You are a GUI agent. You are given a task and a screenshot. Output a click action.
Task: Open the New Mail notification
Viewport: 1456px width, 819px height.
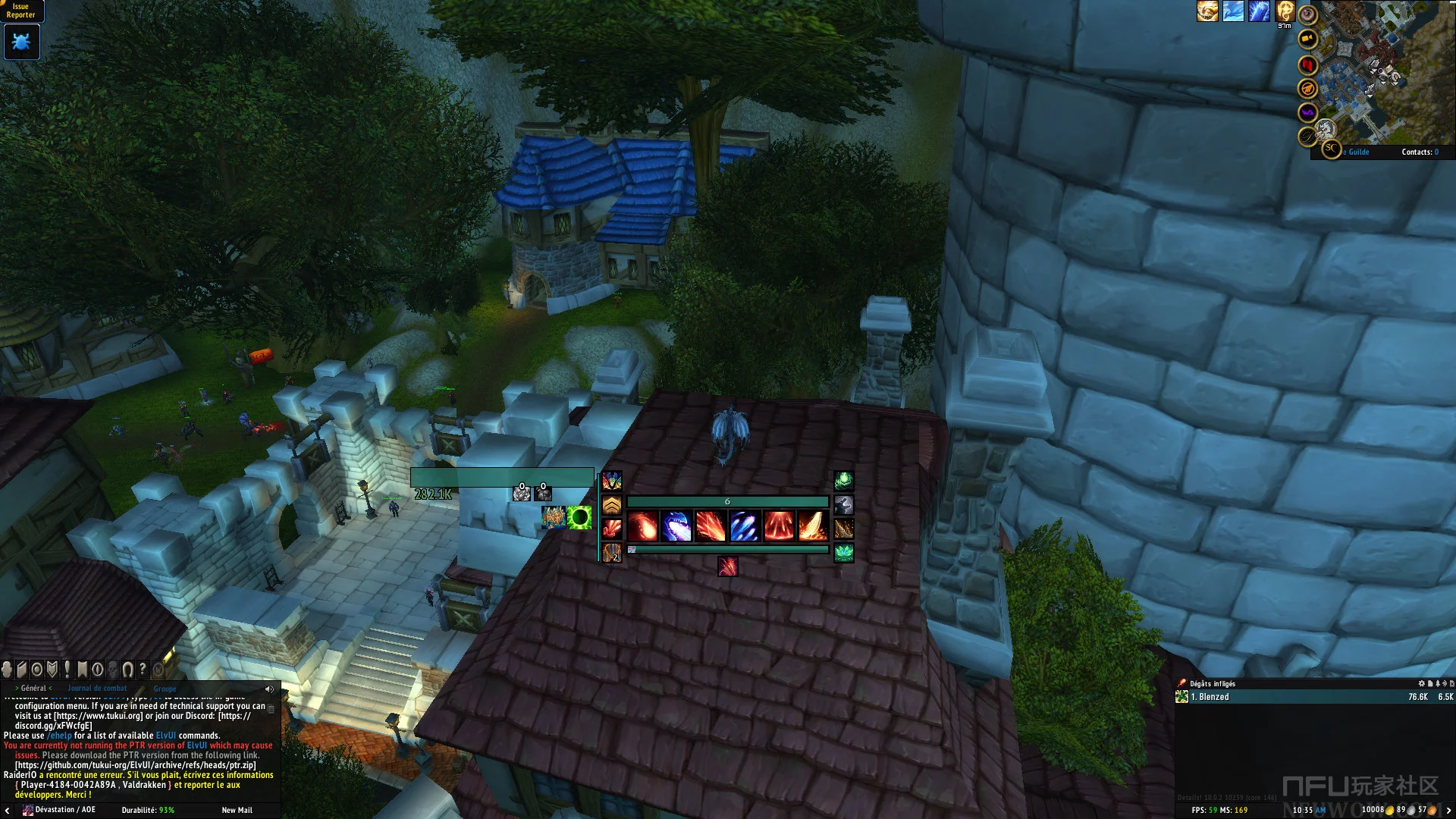(x=237, y=810)
